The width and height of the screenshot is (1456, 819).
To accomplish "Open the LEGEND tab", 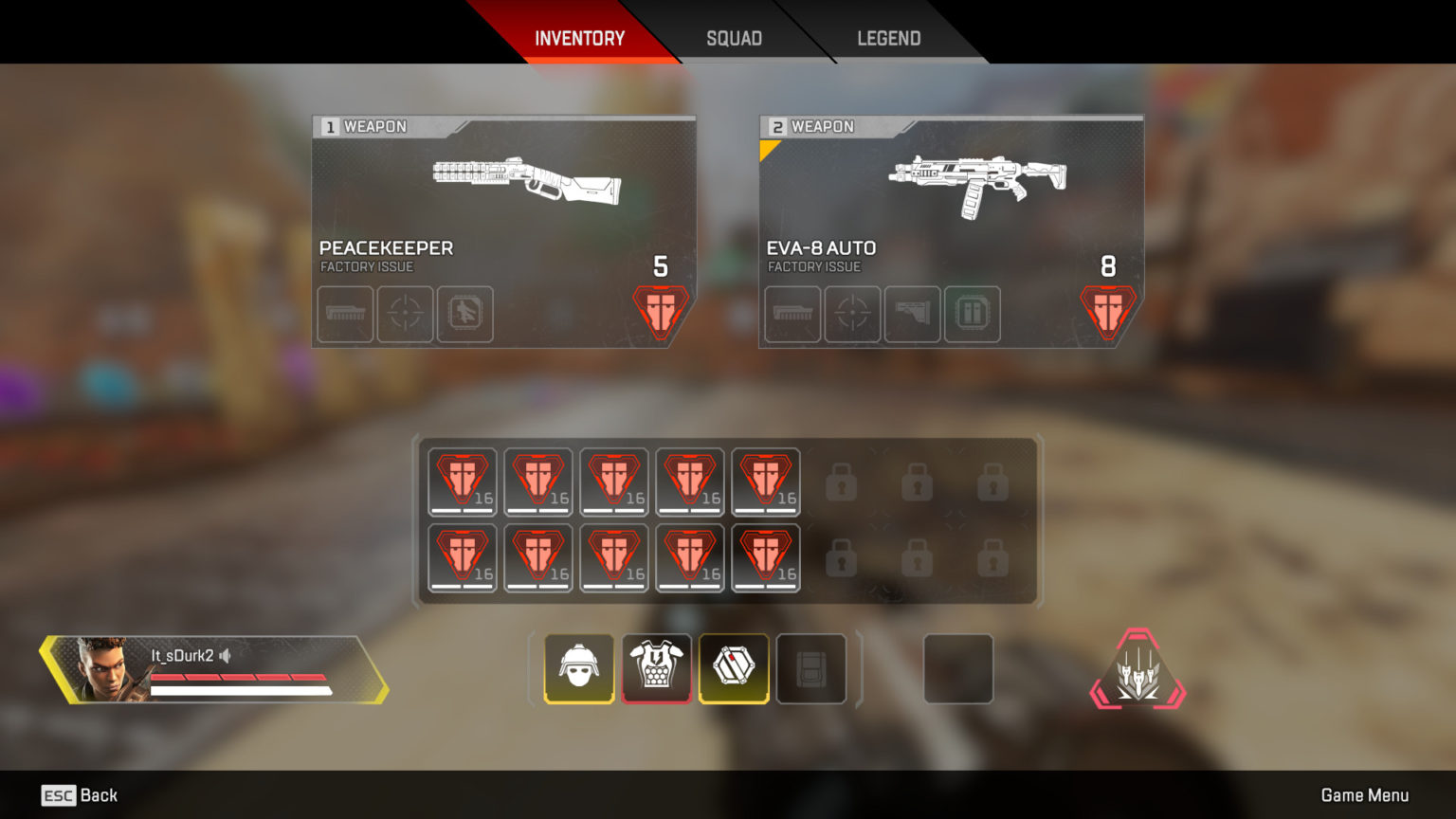I will [888, 38].
